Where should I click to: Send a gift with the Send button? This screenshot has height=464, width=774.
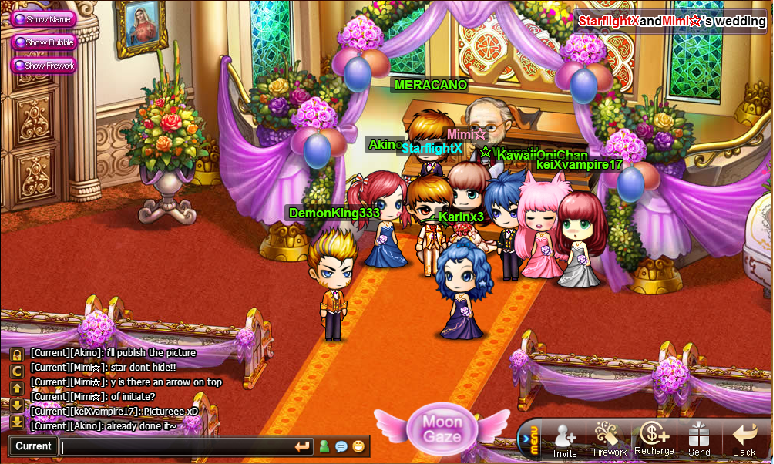[x=698, y=440]
